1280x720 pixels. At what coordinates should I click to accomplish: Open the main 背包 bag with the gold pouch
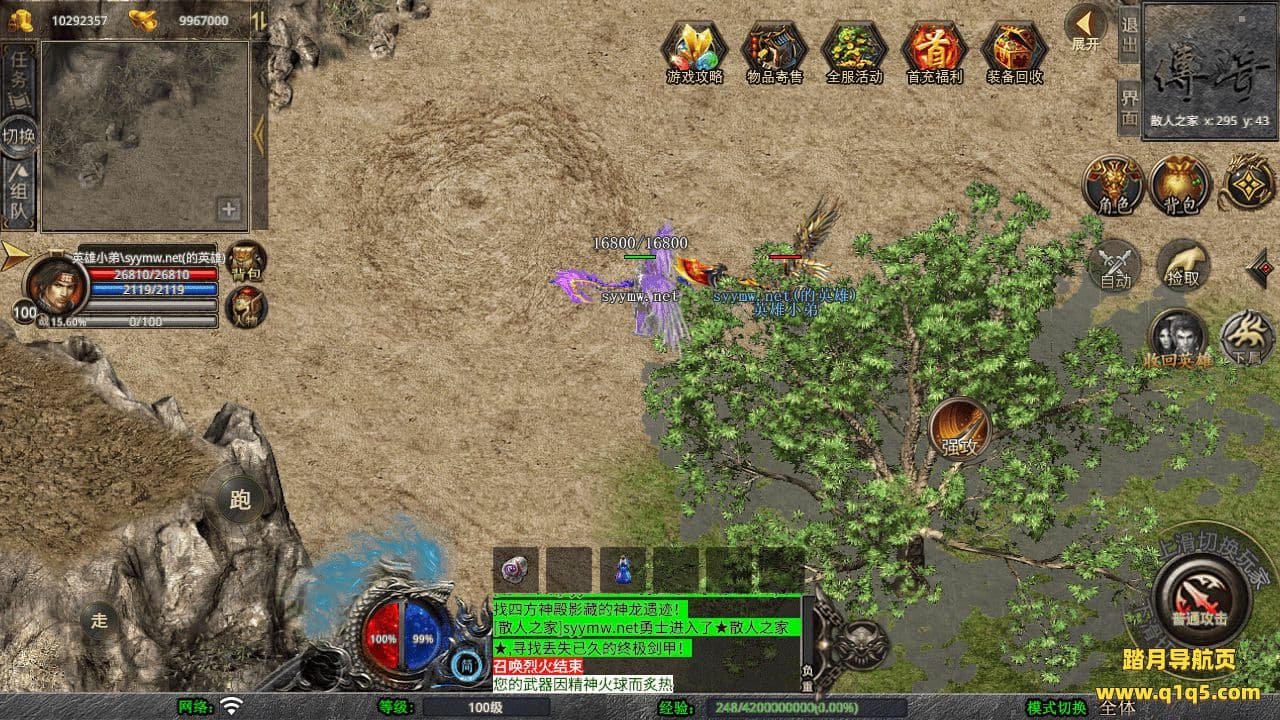(1180, 186)
